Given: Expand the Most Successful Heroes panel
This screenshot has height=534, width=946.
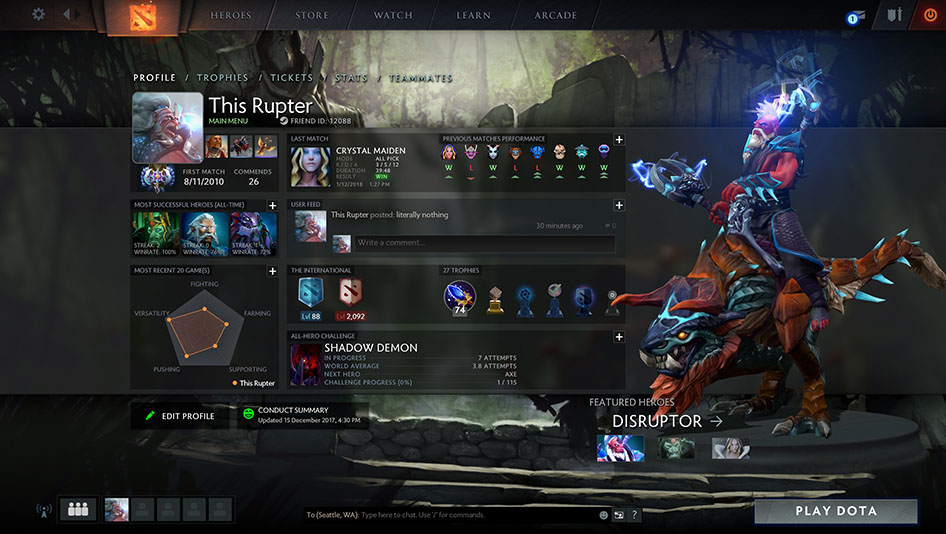Looking at the screenshot, I should [273, 205].
